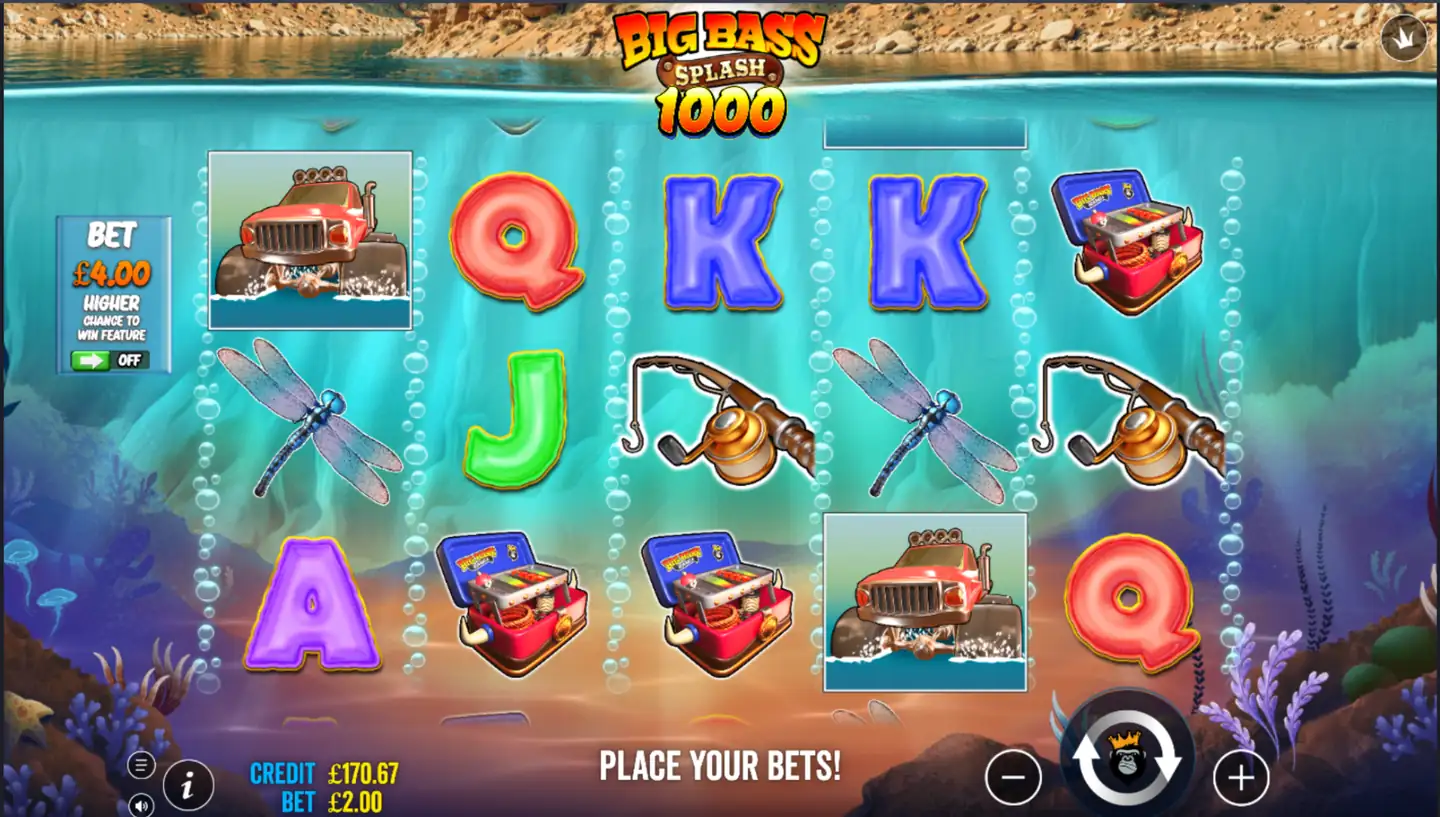This screenshot has height=817, width=1440.
Task: Select the red truck symbol on reel one
Action: click(310, 240)
